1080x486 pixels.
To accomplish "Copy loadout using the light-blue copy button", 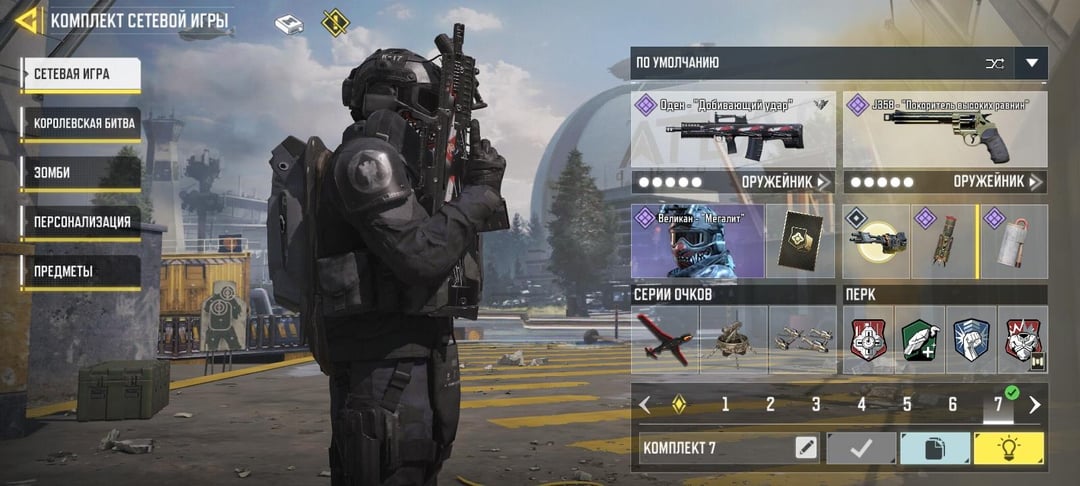I will (x=934, y=448).
